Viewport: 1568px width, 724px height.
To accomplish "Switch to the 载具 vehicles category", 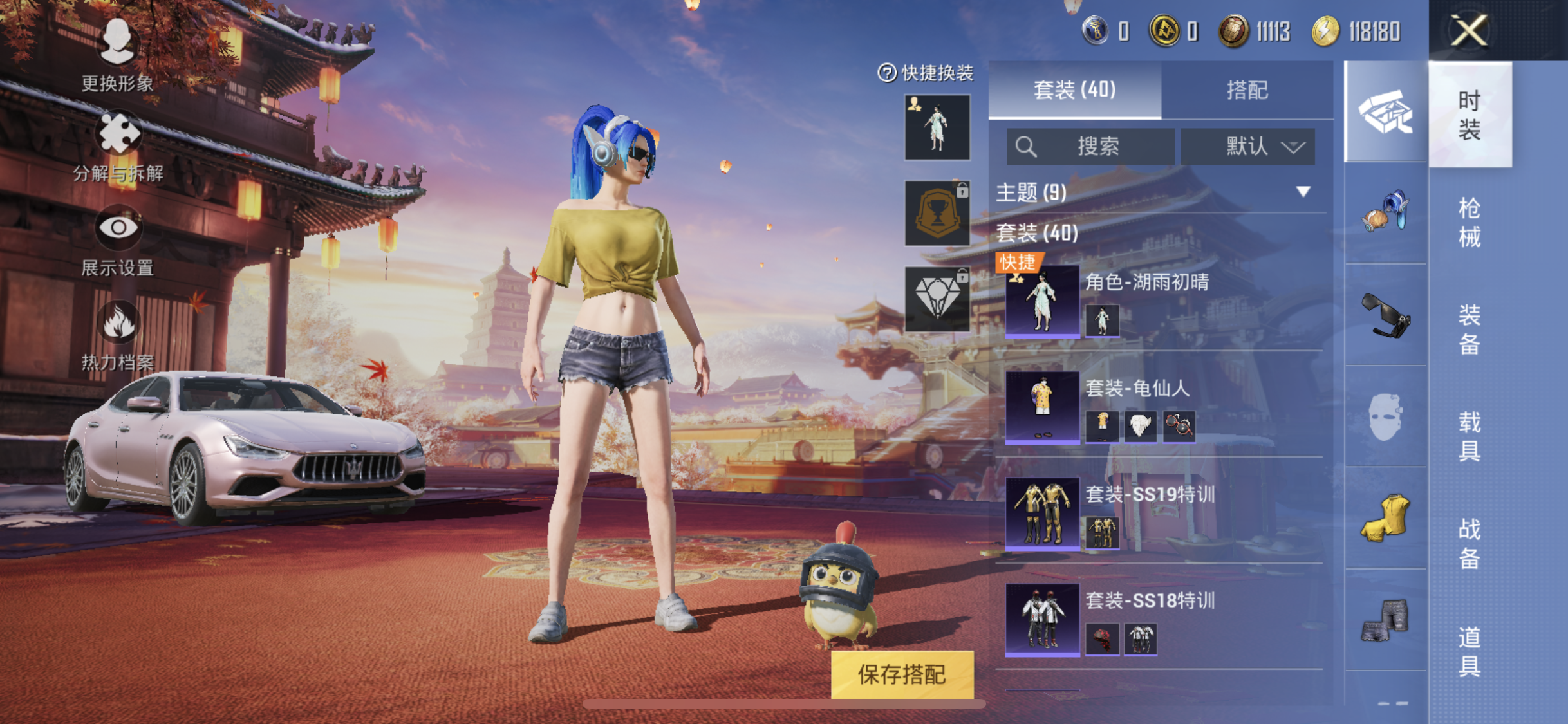I will [1469, 436].
